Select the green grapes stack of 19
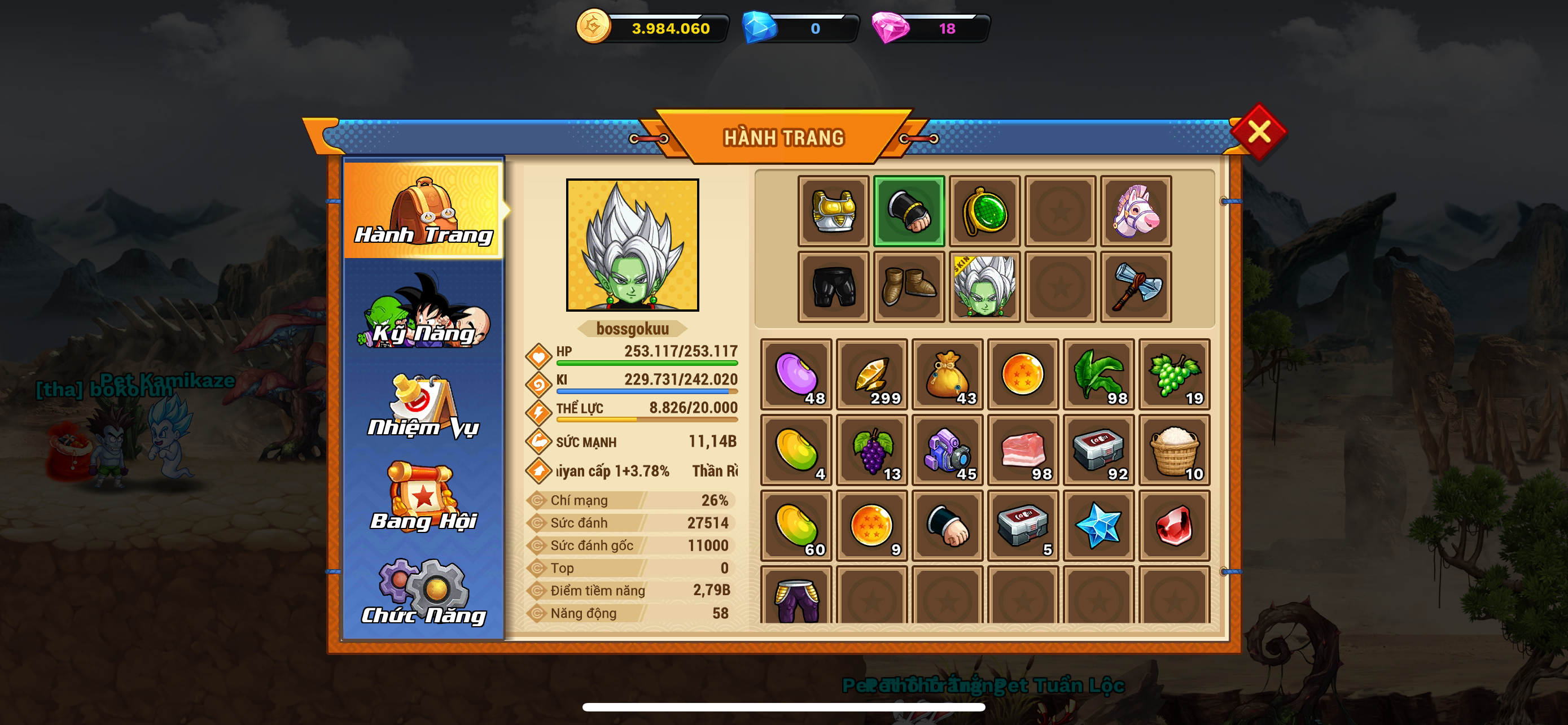 (1174, 374)
